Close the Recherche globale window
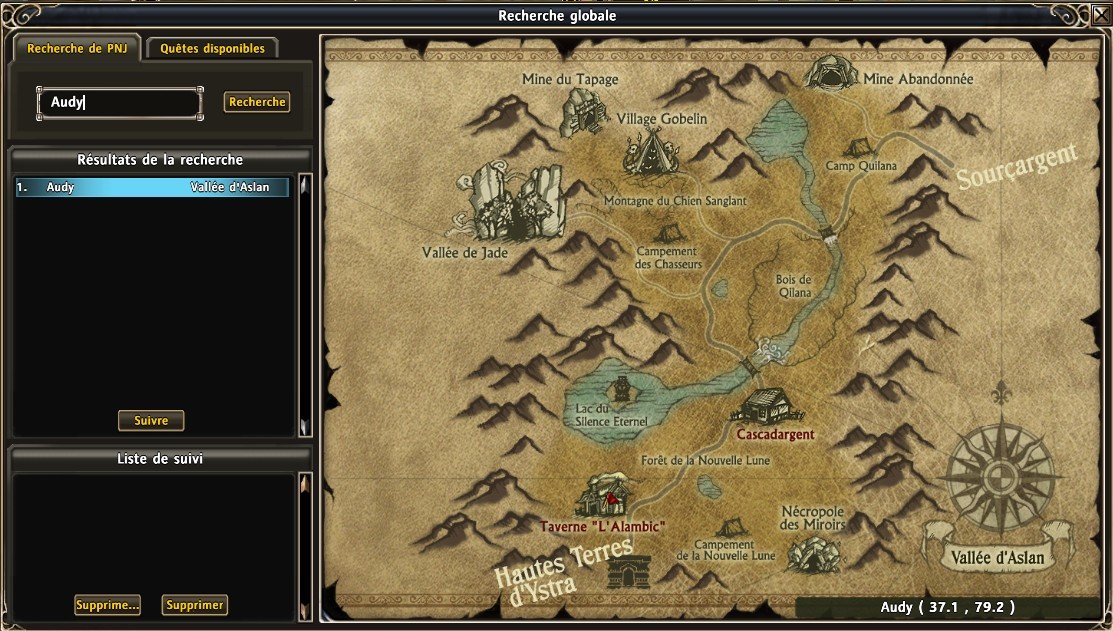Viewport: 1113px width, 631px height. pos(1101,15)
